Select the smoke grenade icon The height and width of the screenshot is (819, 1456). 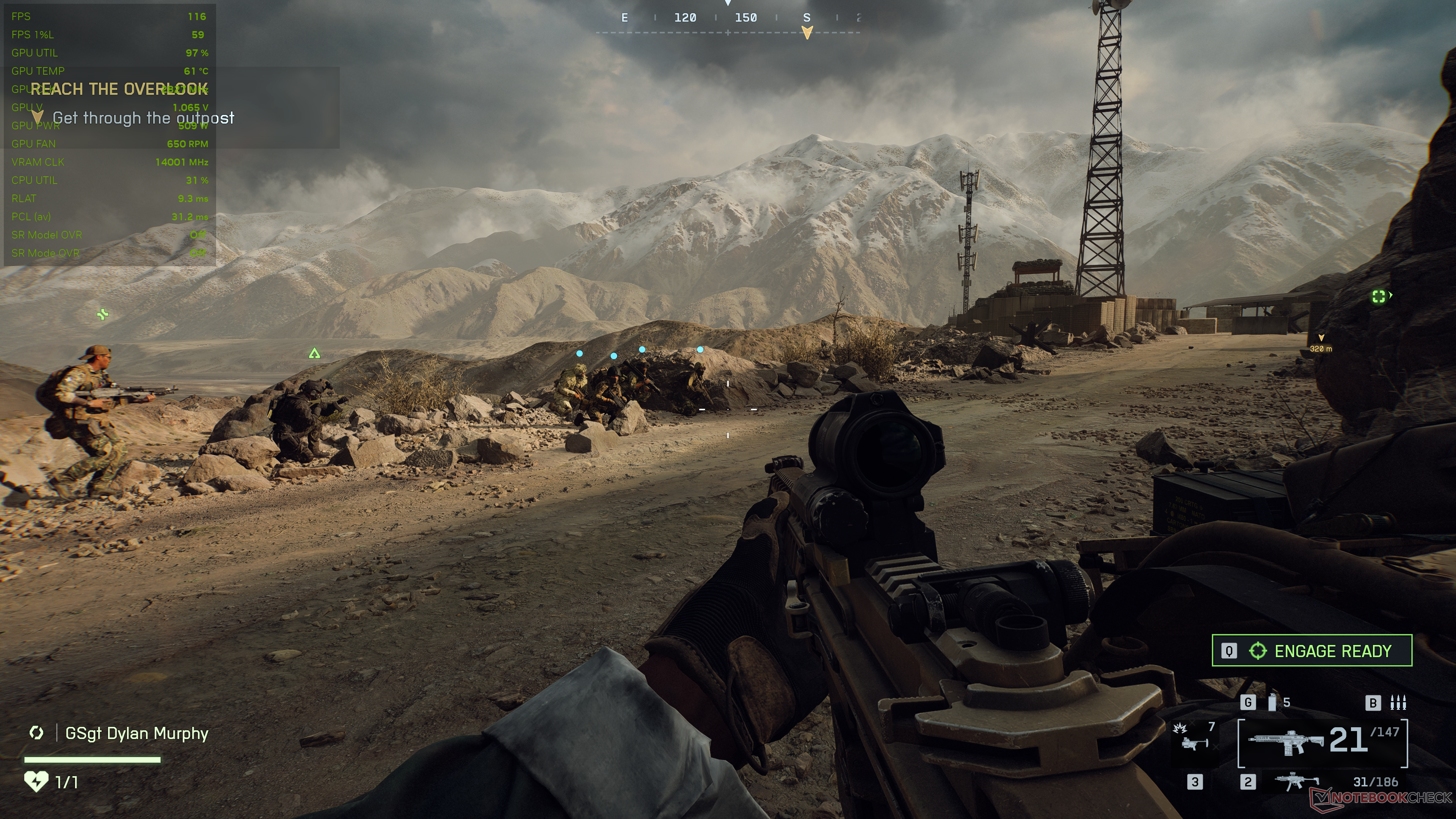tap(1272, 702)
